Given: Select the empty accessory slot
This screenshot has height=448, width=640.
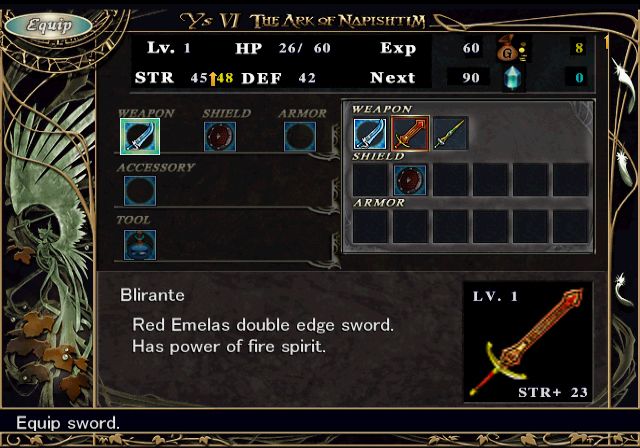Looking at the screenshot, I should click(x=139, y=190).
